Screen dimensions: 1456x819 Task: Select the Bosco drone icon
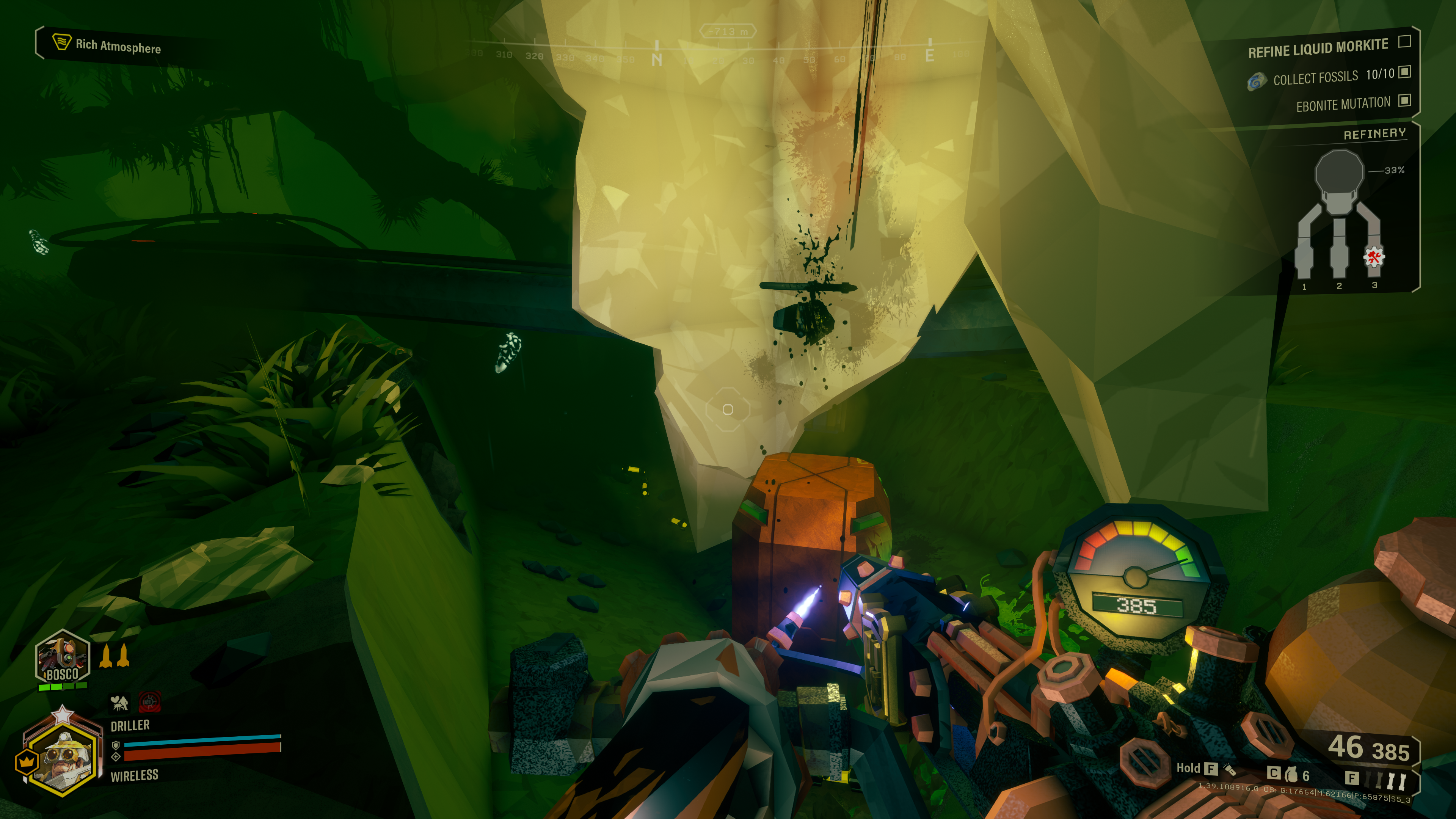click(62, 658)
